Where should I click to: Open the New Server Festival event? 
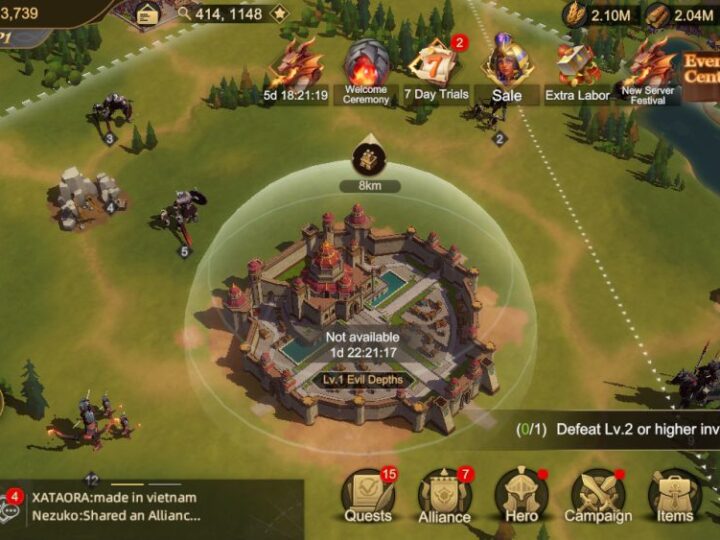(648, 68)
